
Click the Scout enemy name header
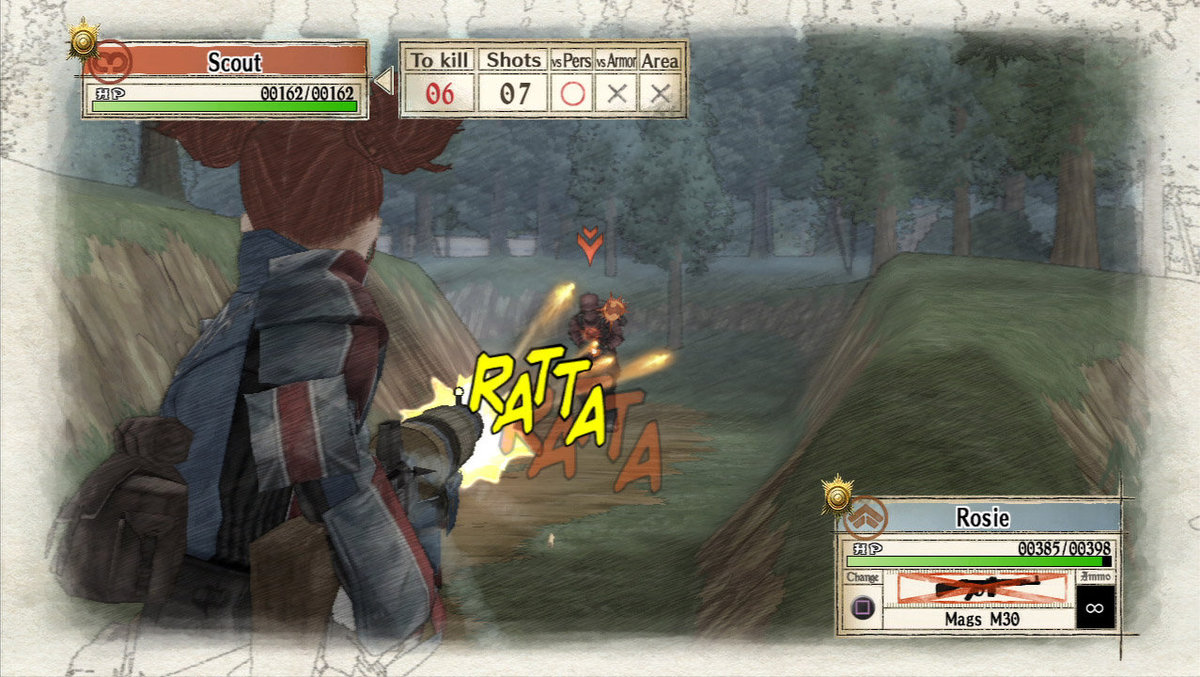click(x=234, y=61)
